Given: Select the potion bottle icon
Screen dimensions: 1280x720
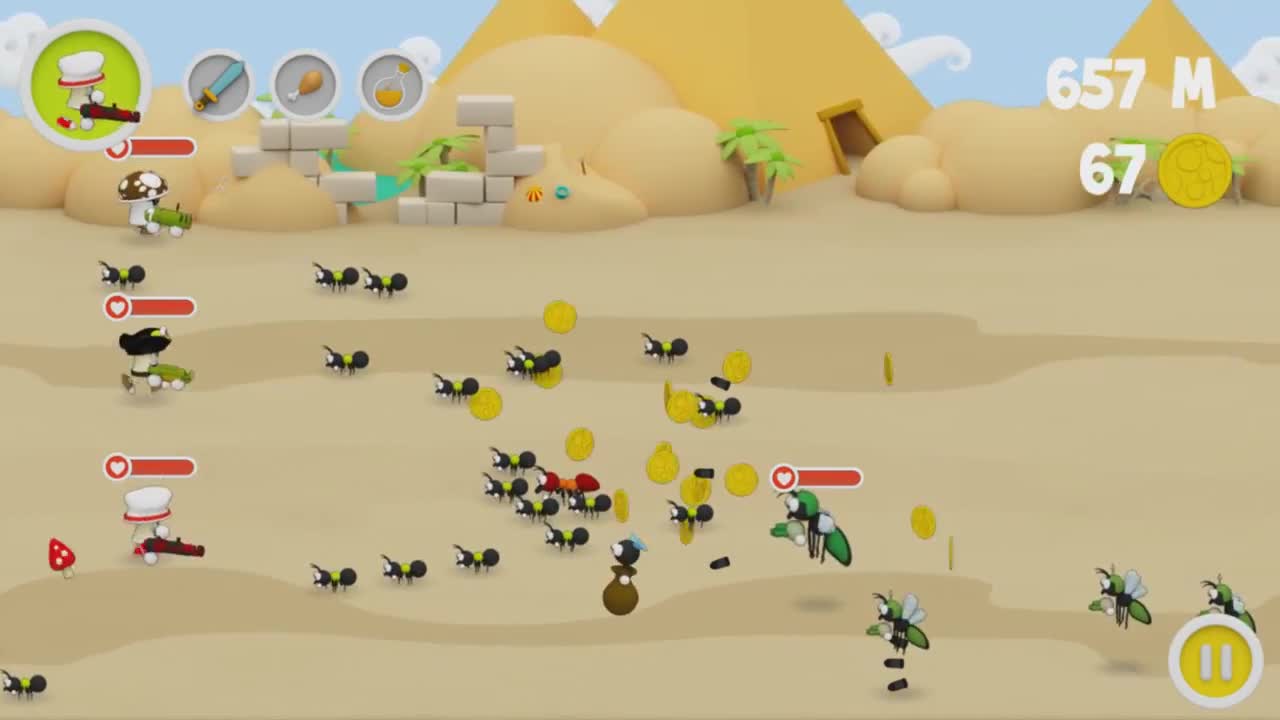Looking at the screenshot, I should click(x=390, y=85).
